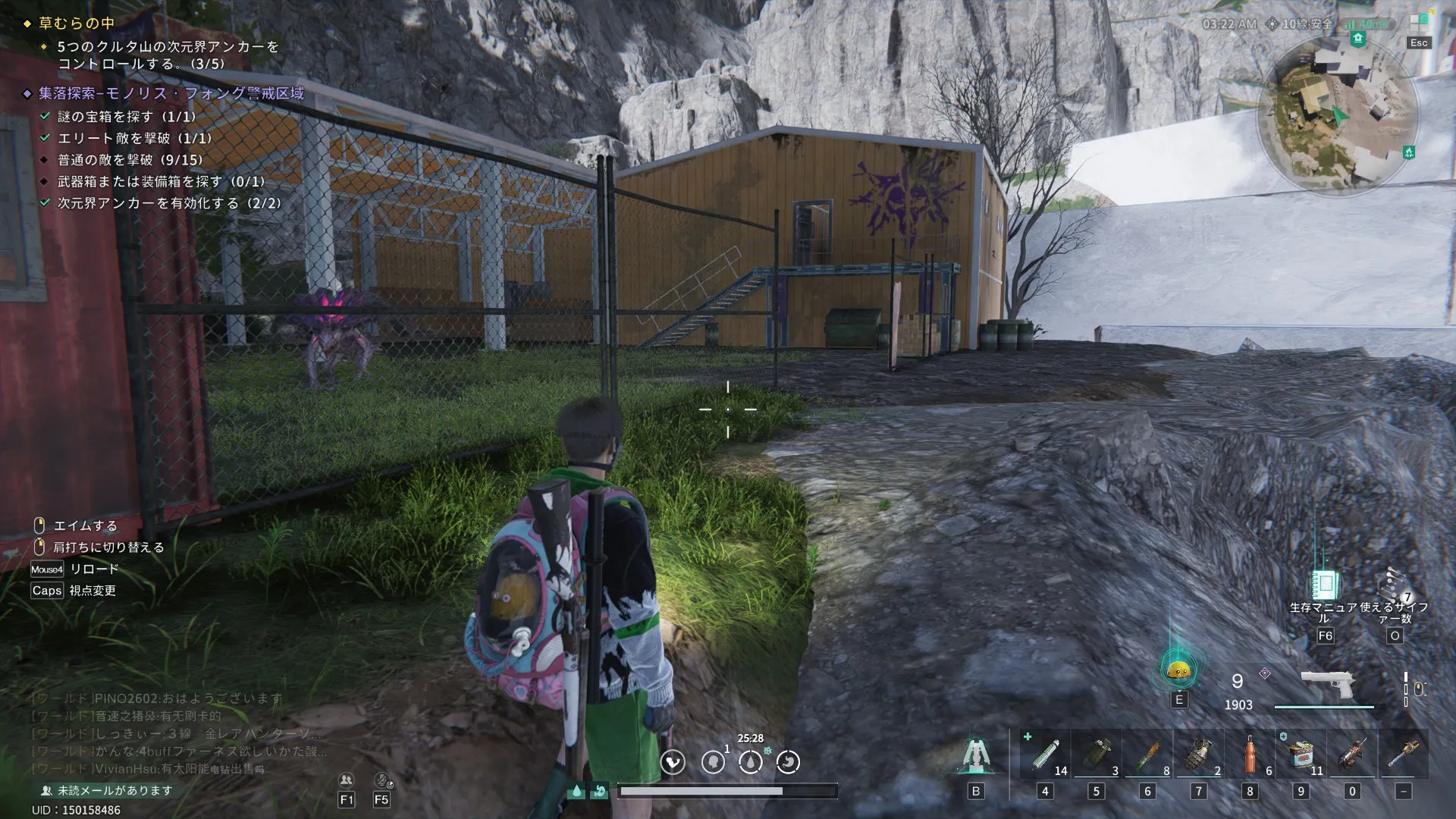
Task: Open the main menu grid icon
Action: click(1419, 24)
